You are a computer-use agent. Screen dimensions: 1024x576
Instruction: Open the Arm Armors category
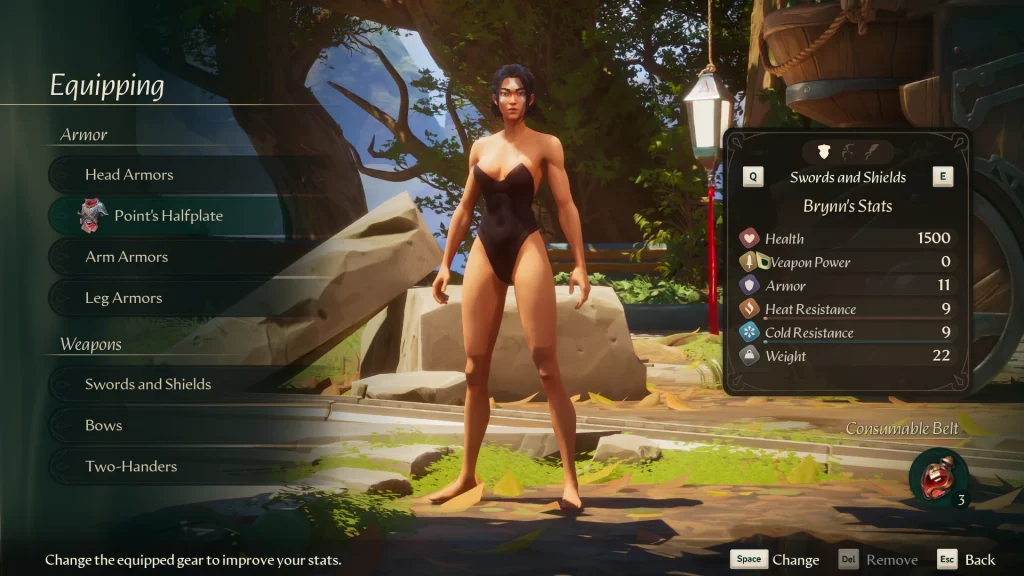(127, 257)
